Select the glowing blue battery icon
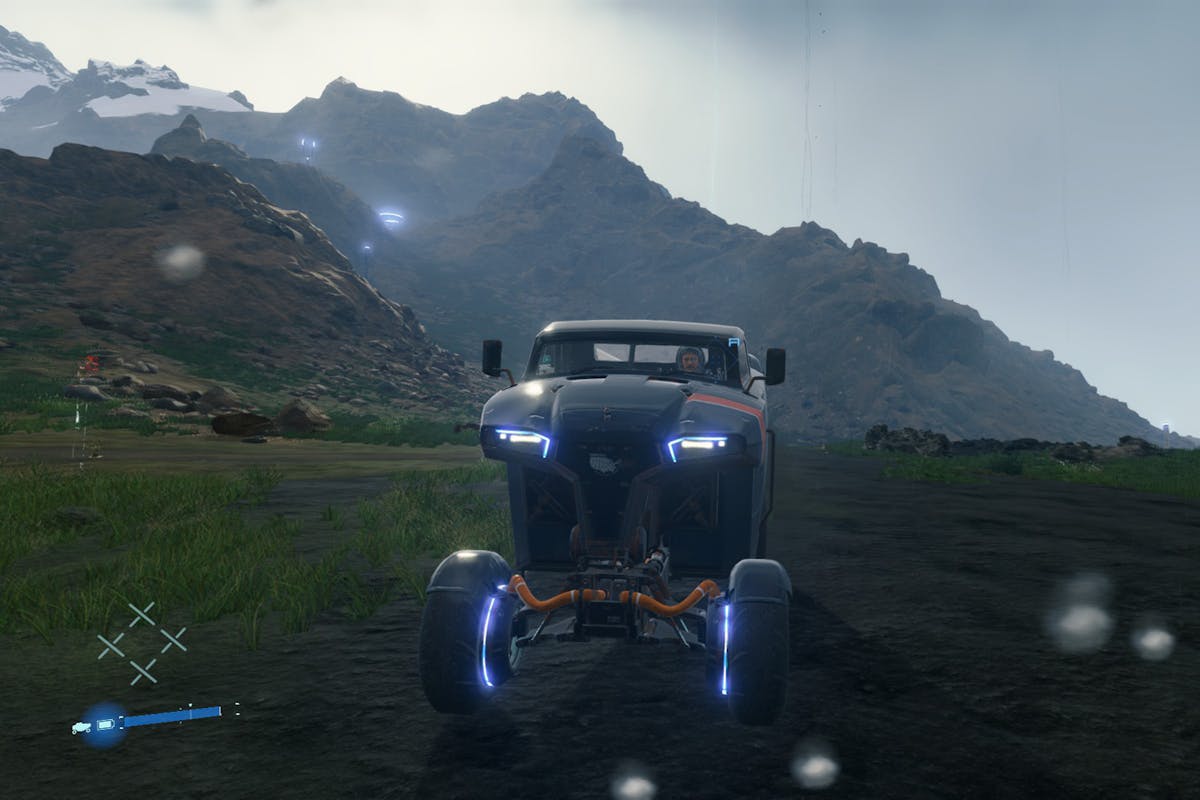1200x800 pixels. tap(104, 724)
